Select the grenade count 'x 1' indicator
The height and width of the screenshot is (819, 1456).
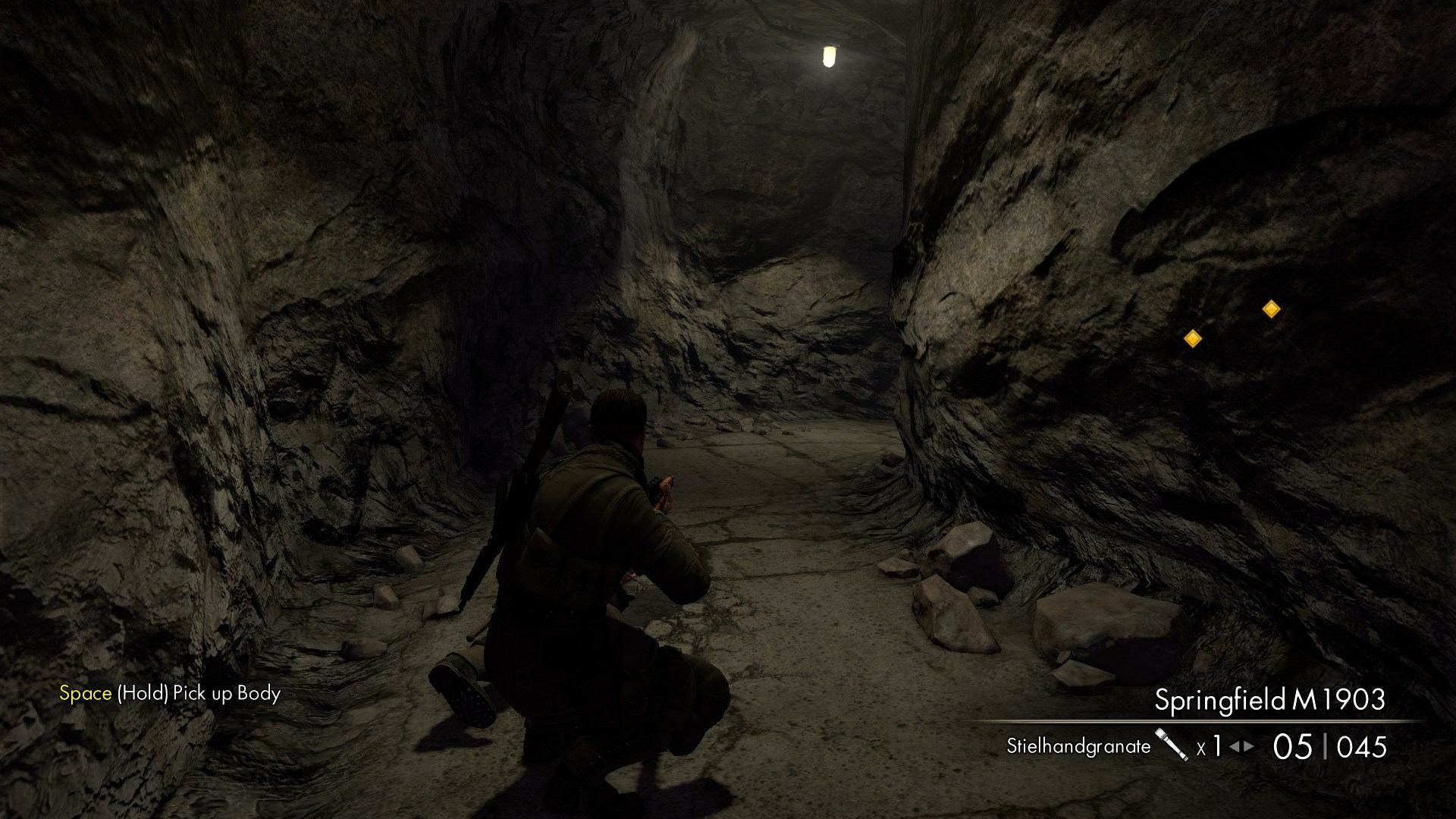1210,746
